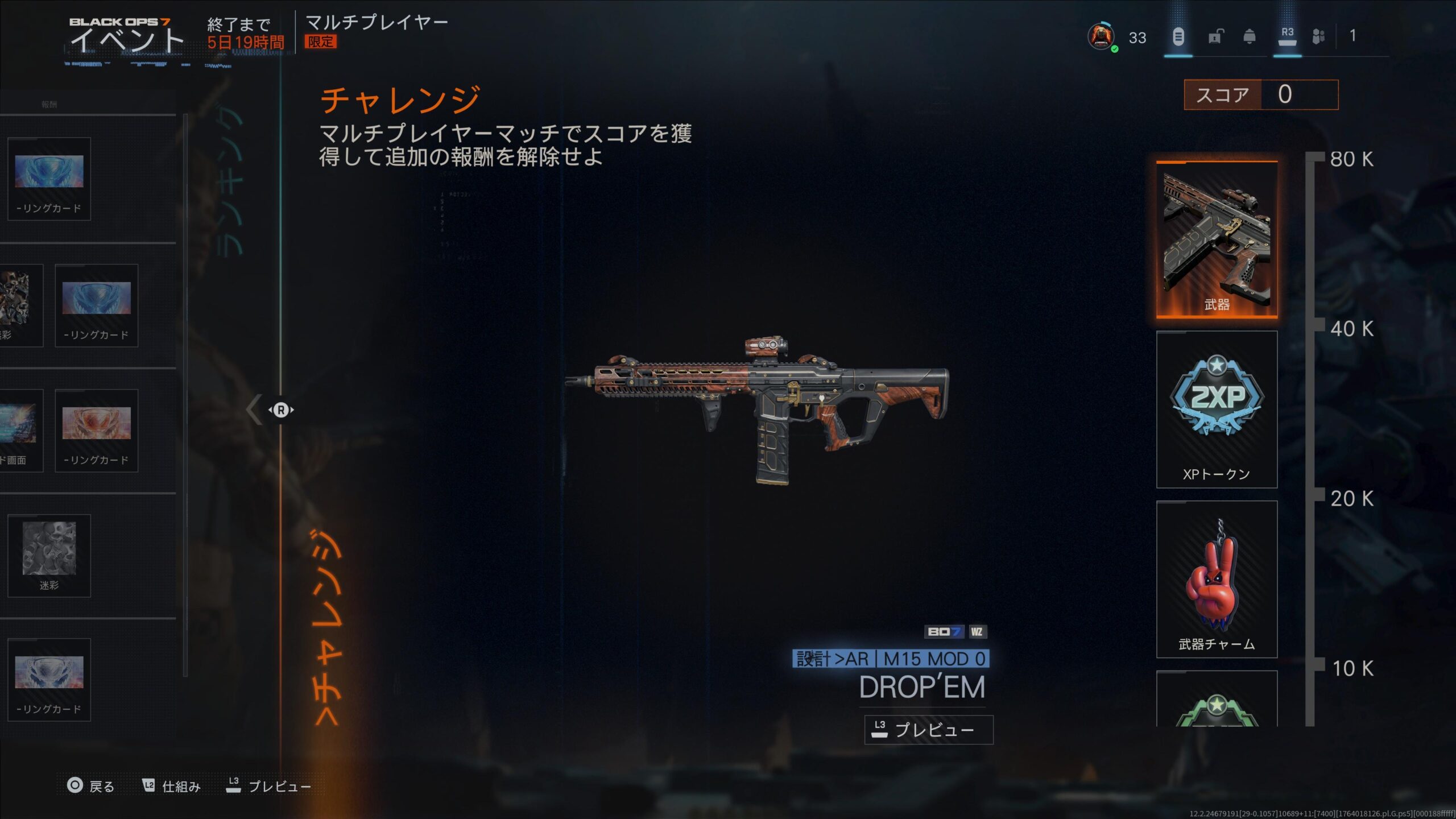
Task: Open the 仕組み info option
Action: 171,786
